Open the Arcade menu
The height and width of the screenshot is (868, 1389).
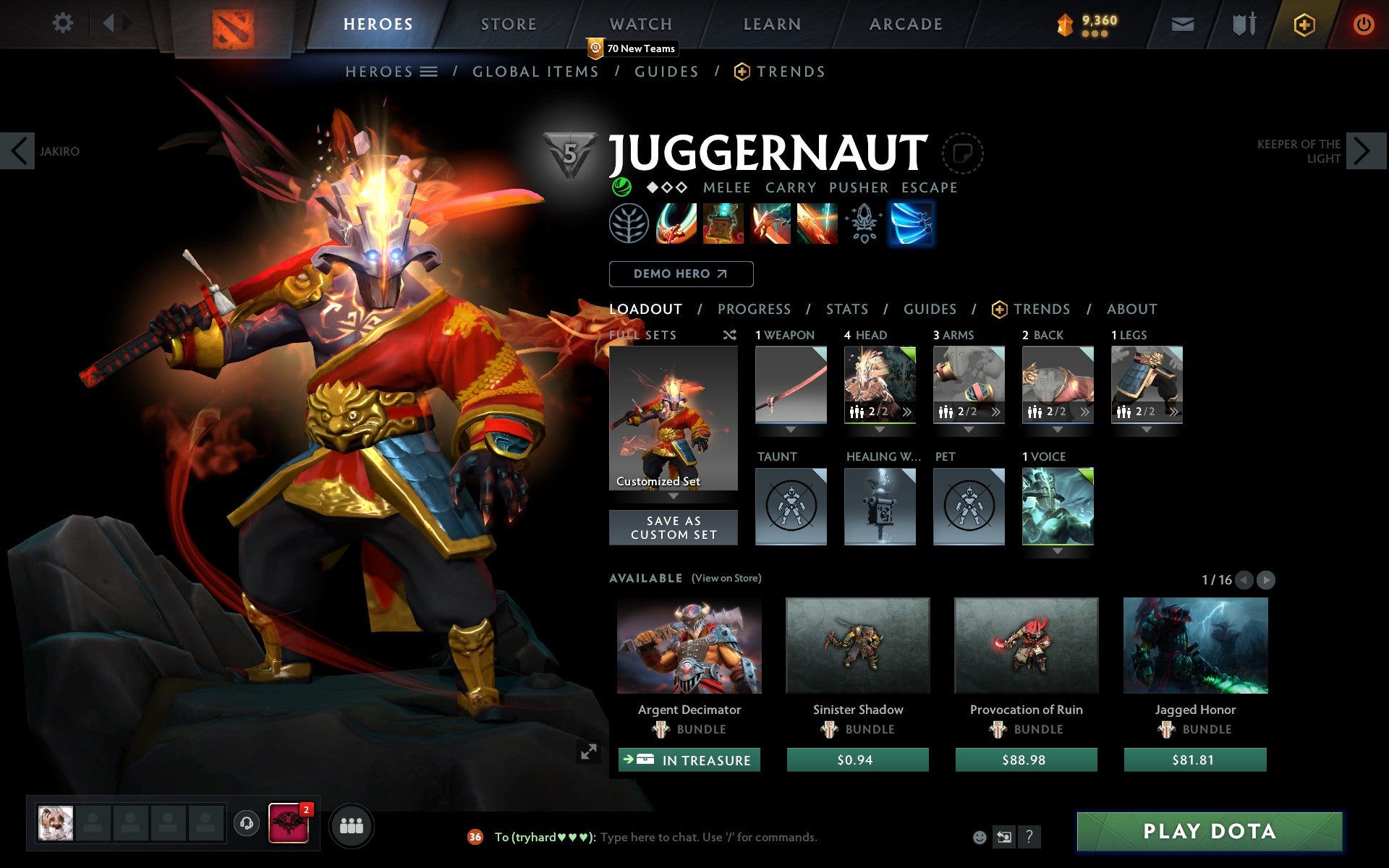(905, 23)
